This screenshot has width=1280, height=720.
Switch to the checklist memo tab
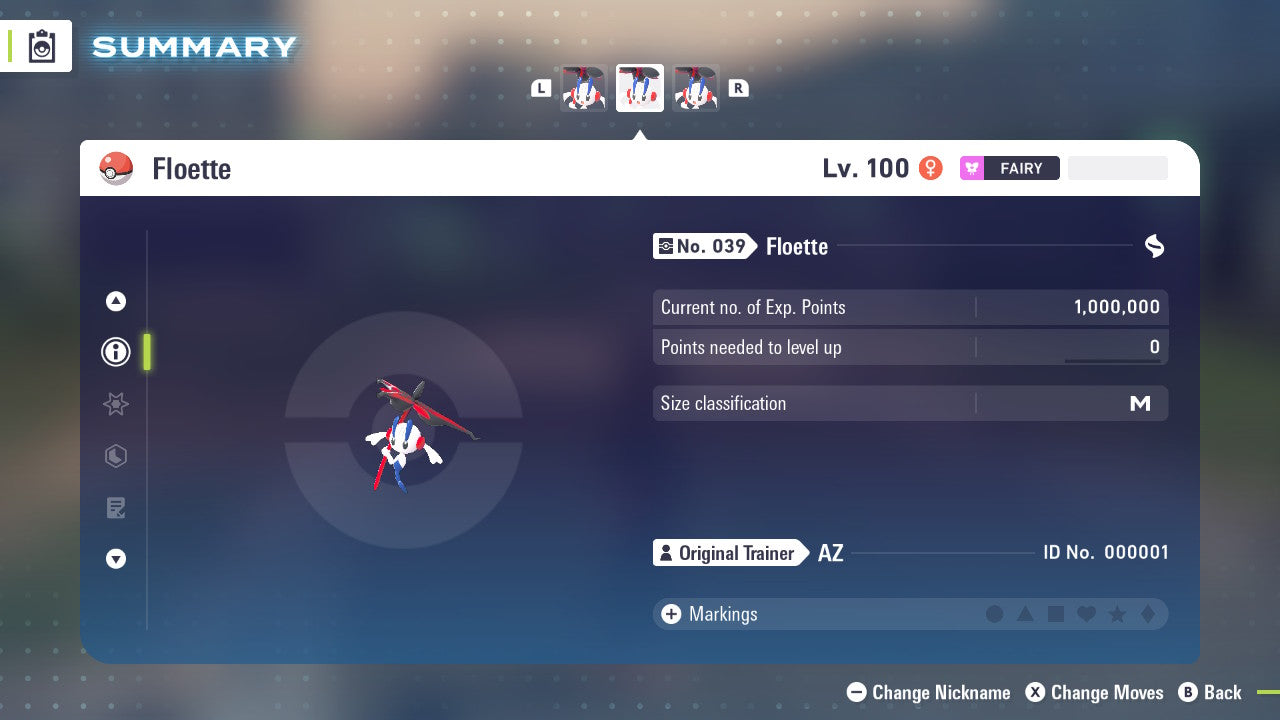(116, 508)
